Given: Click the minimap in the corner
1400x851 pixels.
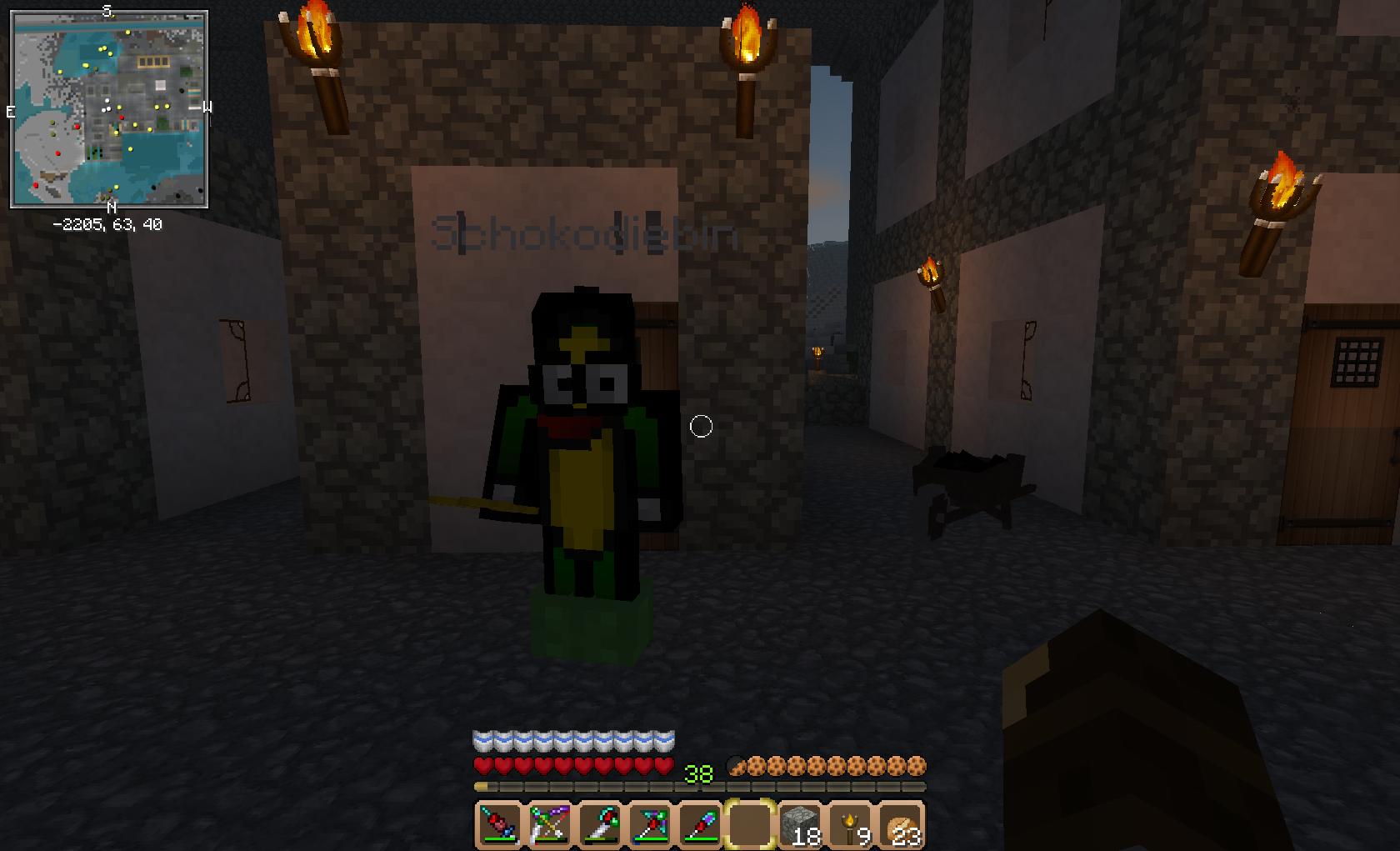Looking at the screenshot, I should (109, 109).
